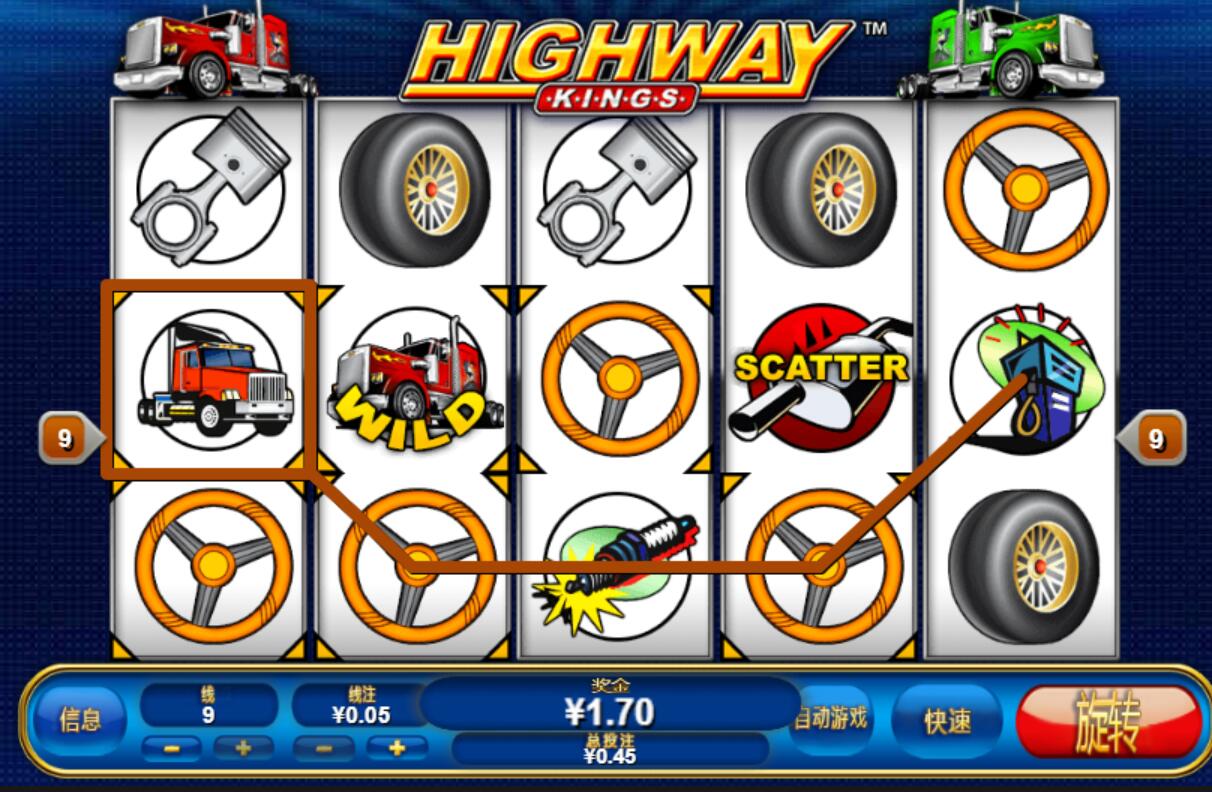Toggle the 快速 turbo mode
The height and width of the screenshot is (792, 1212).
pos(946,720)
